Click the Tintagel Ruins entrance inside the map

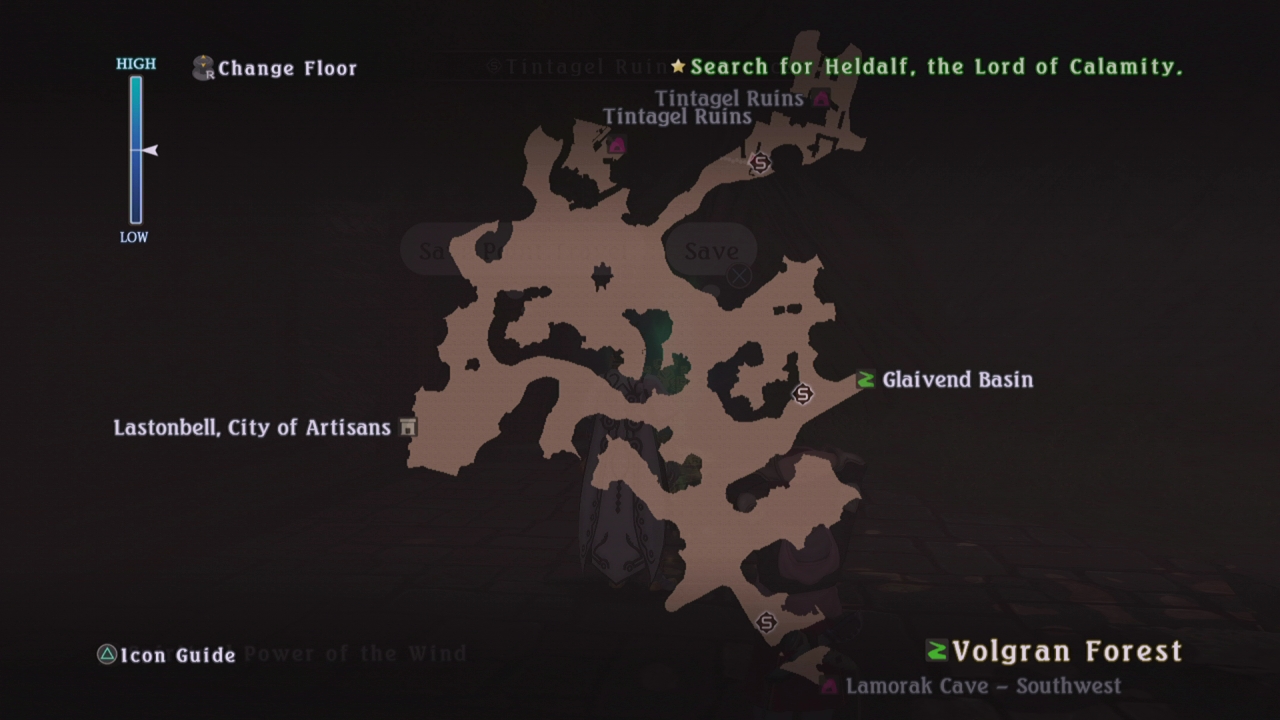(617, 145)
